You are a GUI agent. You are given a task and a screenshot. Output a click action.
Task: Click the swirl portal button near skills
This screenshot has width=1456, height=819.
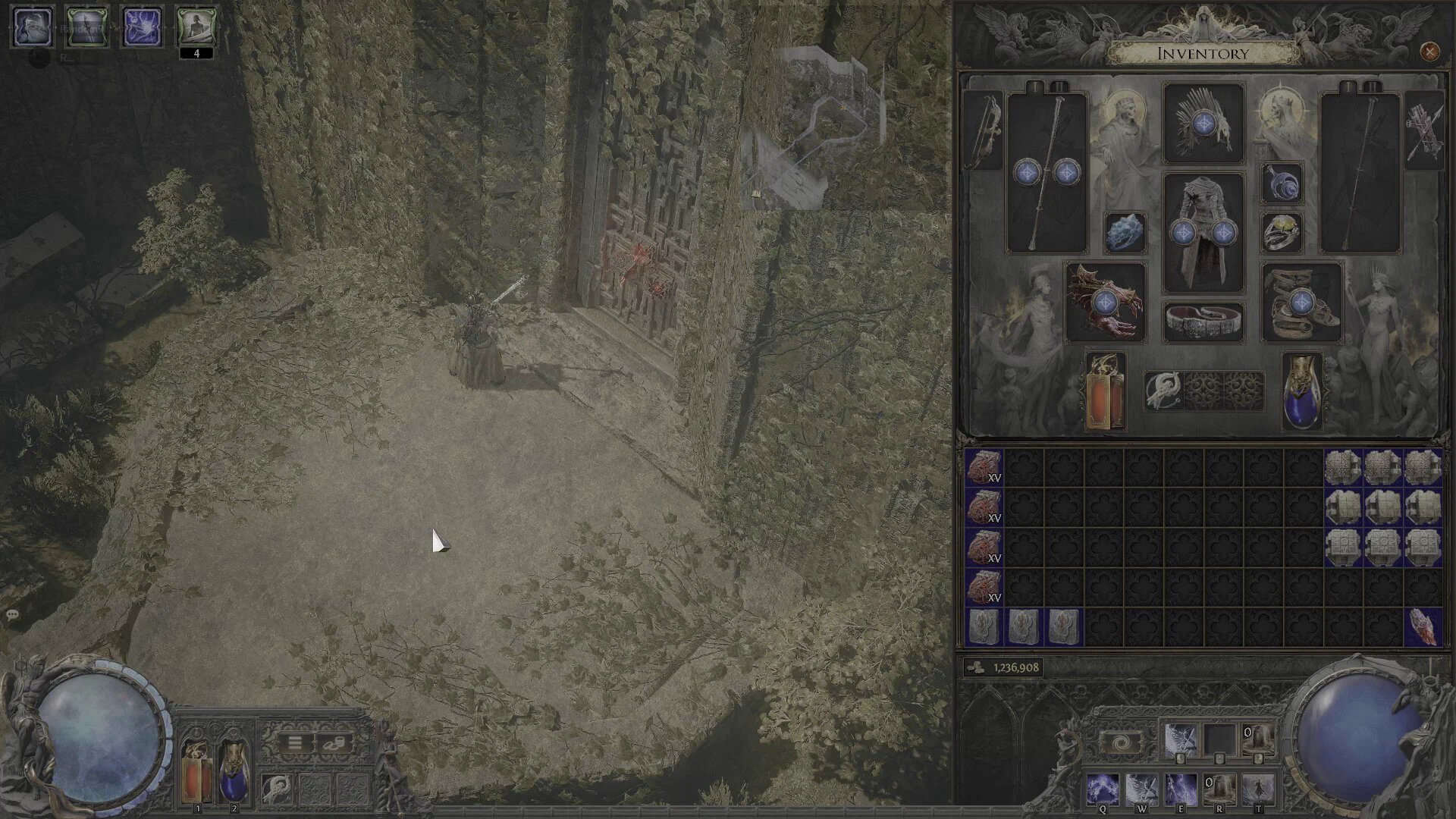(1122, 741)
